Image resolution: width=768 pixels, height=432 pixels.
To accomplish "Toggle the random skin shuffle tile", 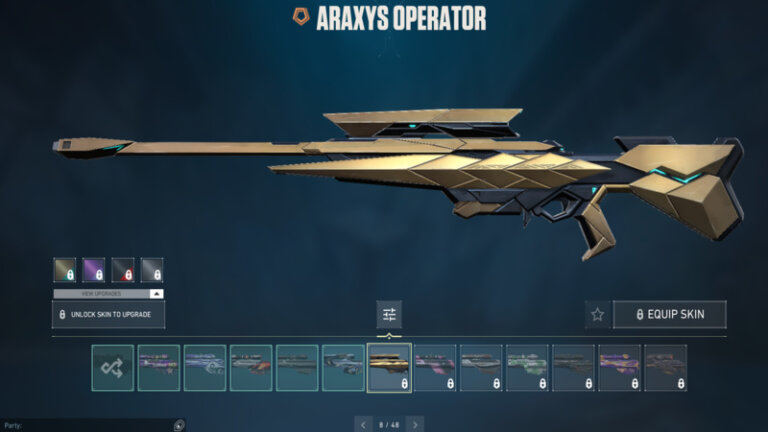I will [112, 367].
